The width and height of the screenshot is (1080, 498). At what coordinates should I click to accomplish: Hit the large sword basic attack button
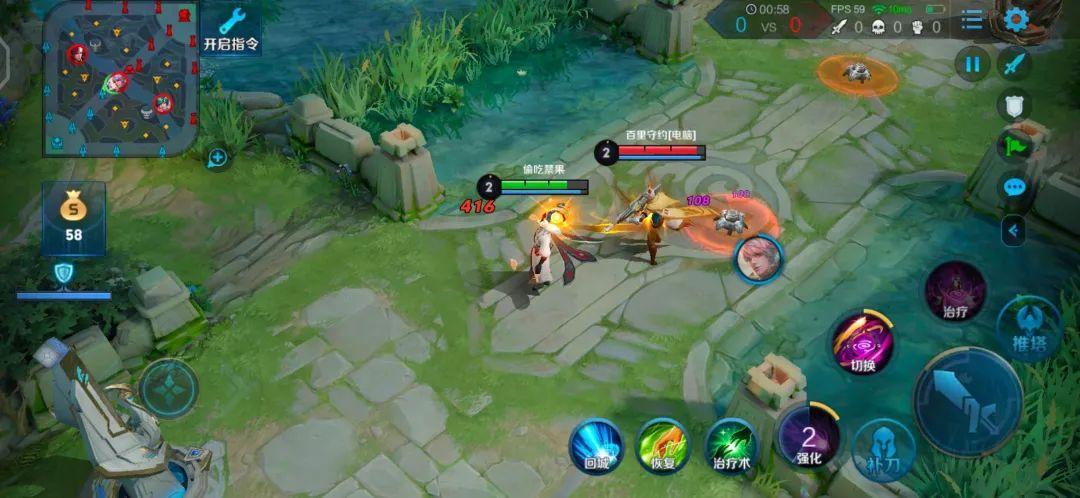coord(967,401)
